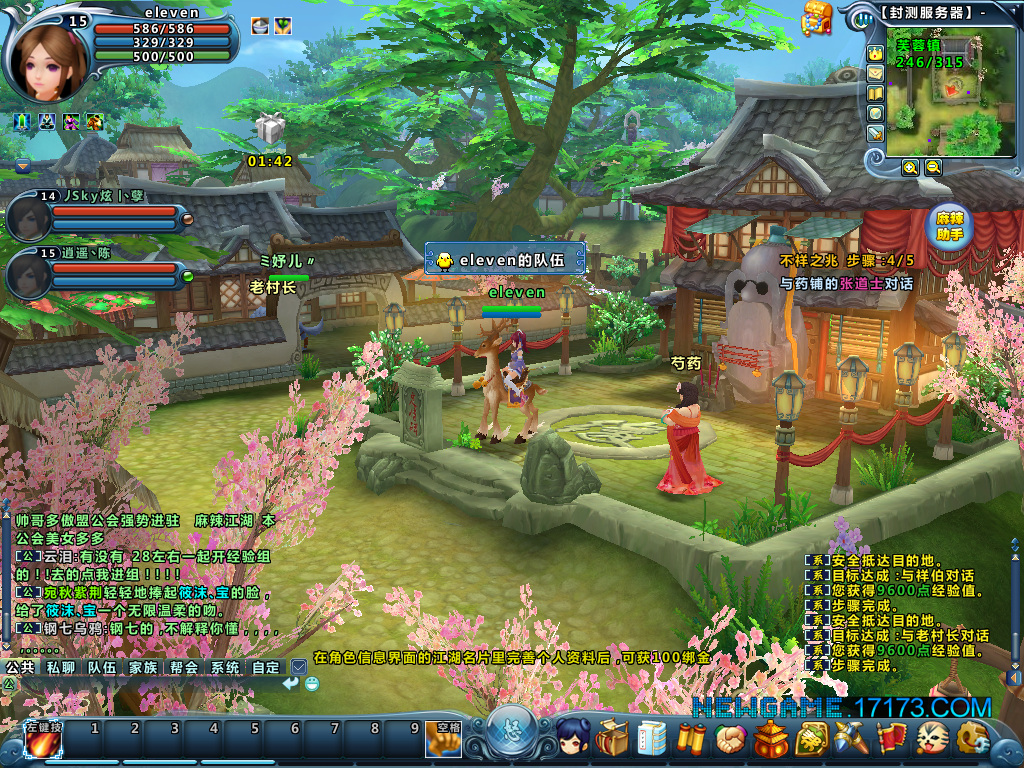Click the mail envelope icon beside minimap
Screen dimensions: 1024x768
pyautogui.click(x=875, y=73)
